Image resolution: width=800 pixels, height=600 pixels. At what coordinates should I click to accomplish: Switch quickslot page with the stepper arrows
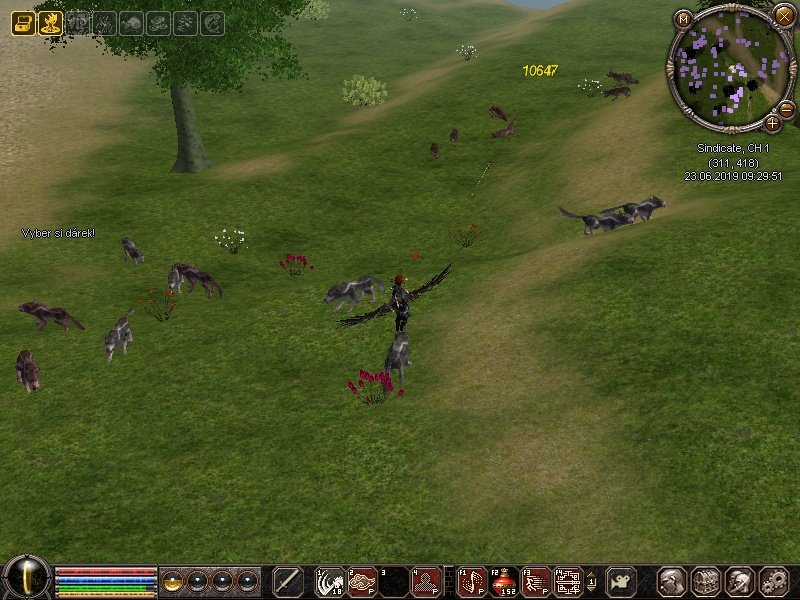tap(591, 581)
